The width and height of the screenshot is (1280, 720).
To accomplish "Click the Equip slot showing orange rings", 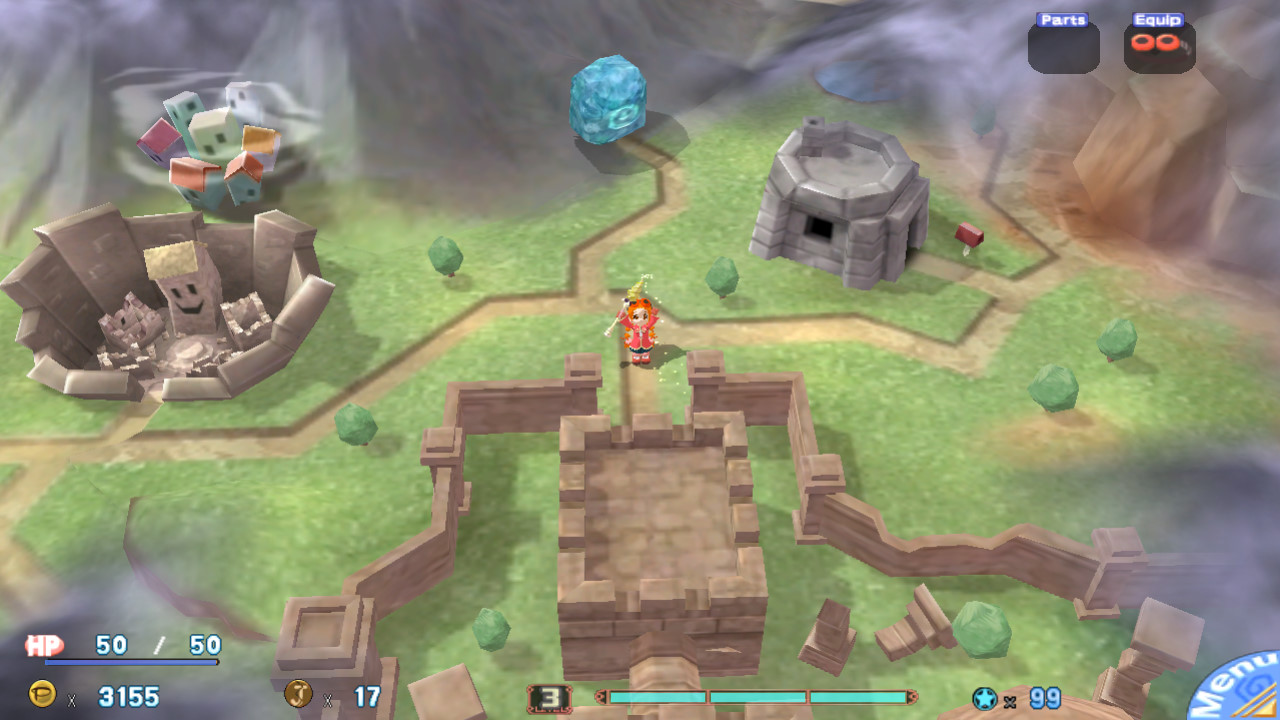I will tap(1157, 44).
